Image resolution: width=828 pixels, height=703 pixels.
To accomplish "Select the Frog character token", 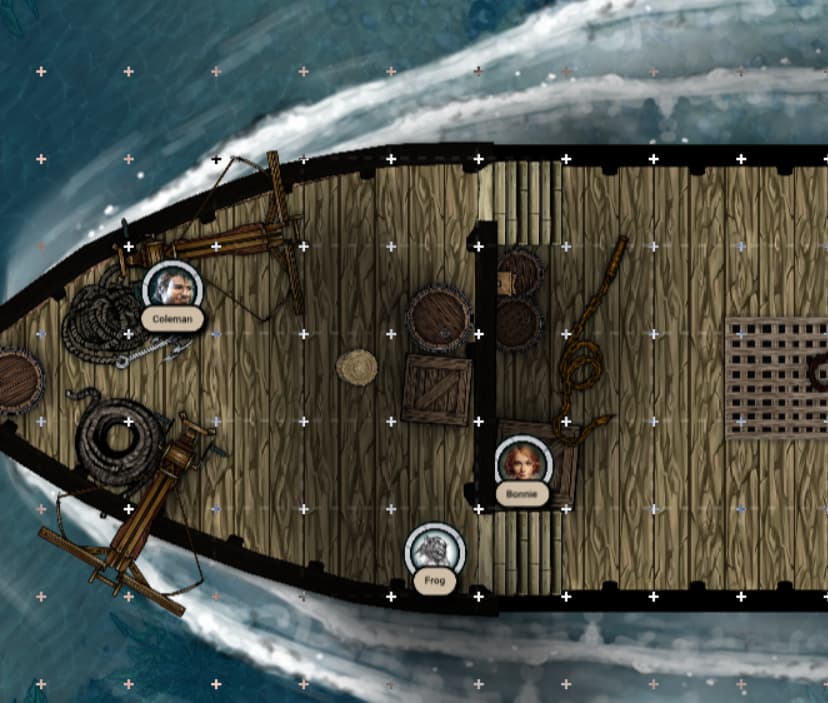I will pos(433,551).
